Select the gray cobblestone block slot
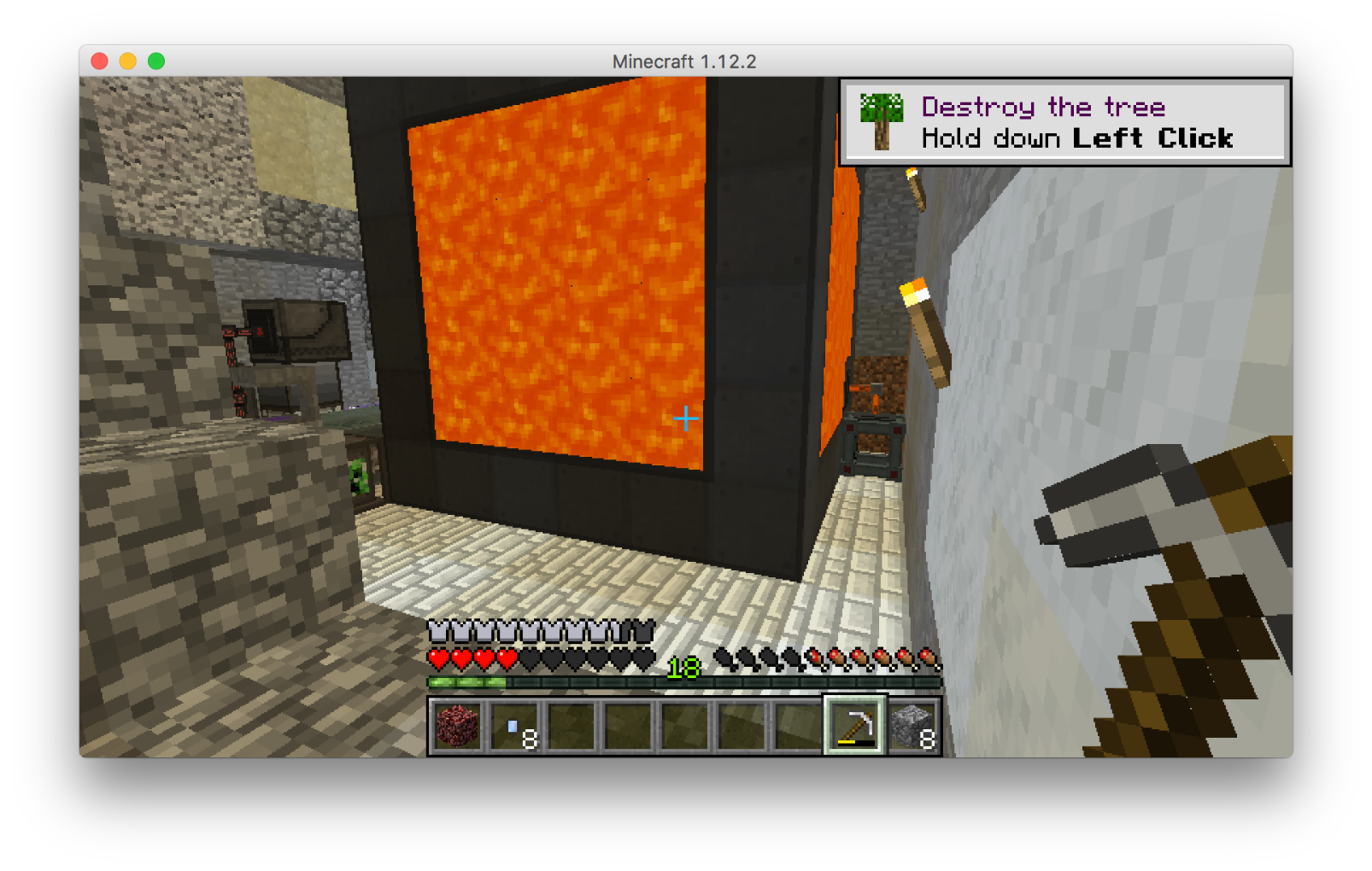Image resolution: width=1372 pixels, height=871 pixels. [x=912, y=726]
